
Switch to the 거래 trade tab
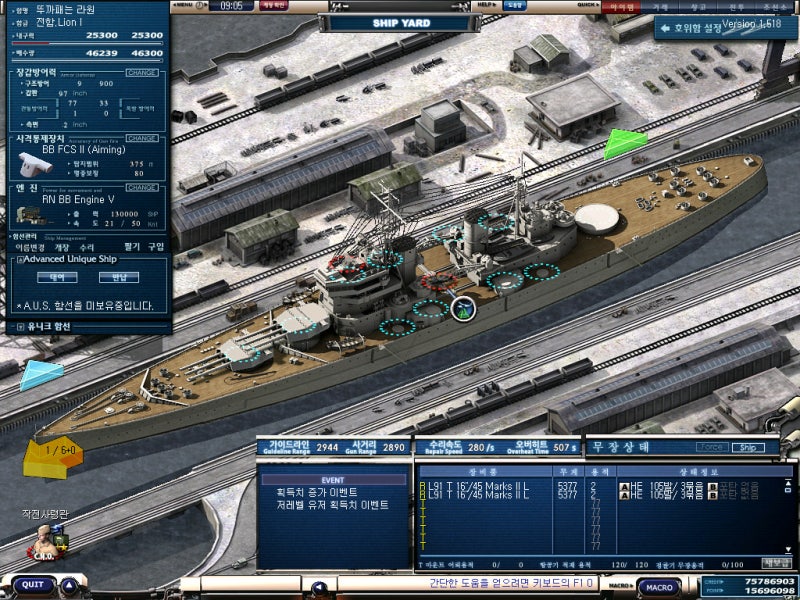click(x=661, y=6)
